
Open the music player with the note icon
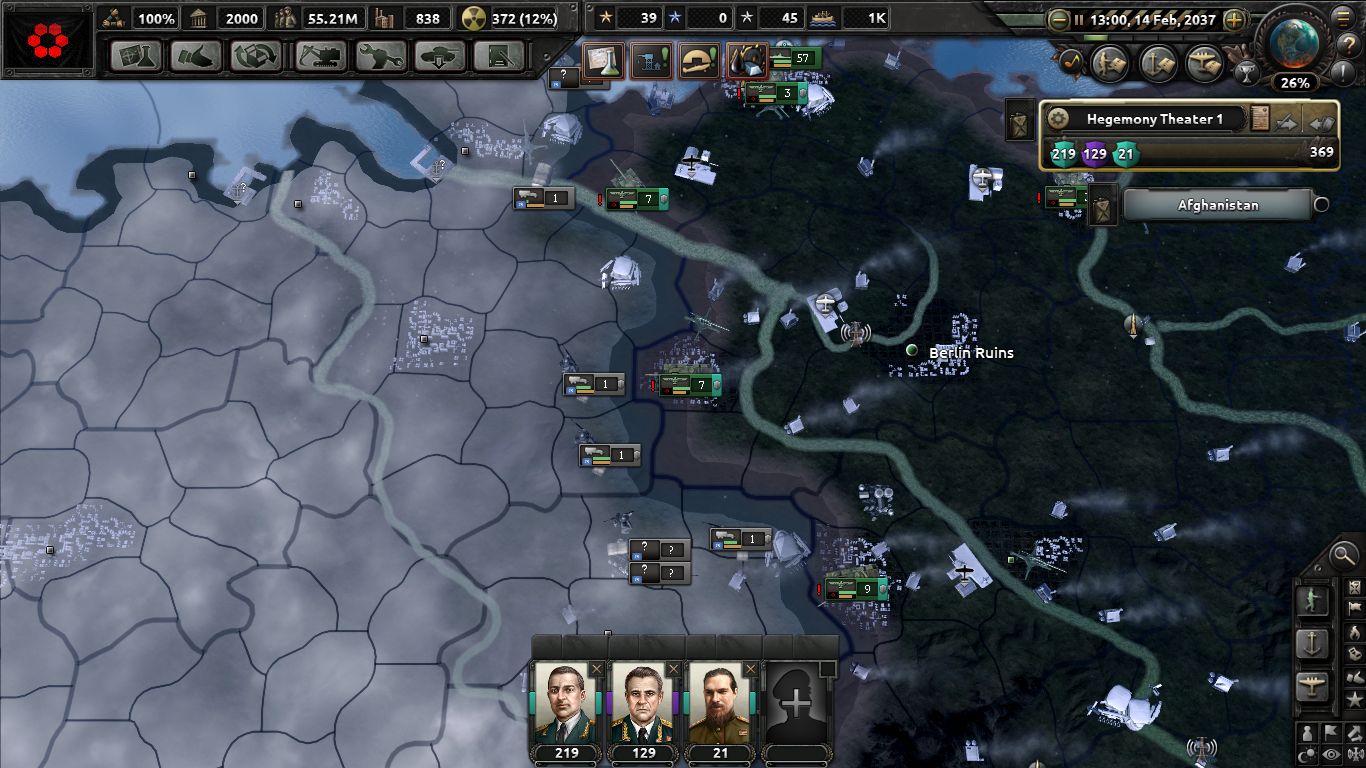(1071, 62)
